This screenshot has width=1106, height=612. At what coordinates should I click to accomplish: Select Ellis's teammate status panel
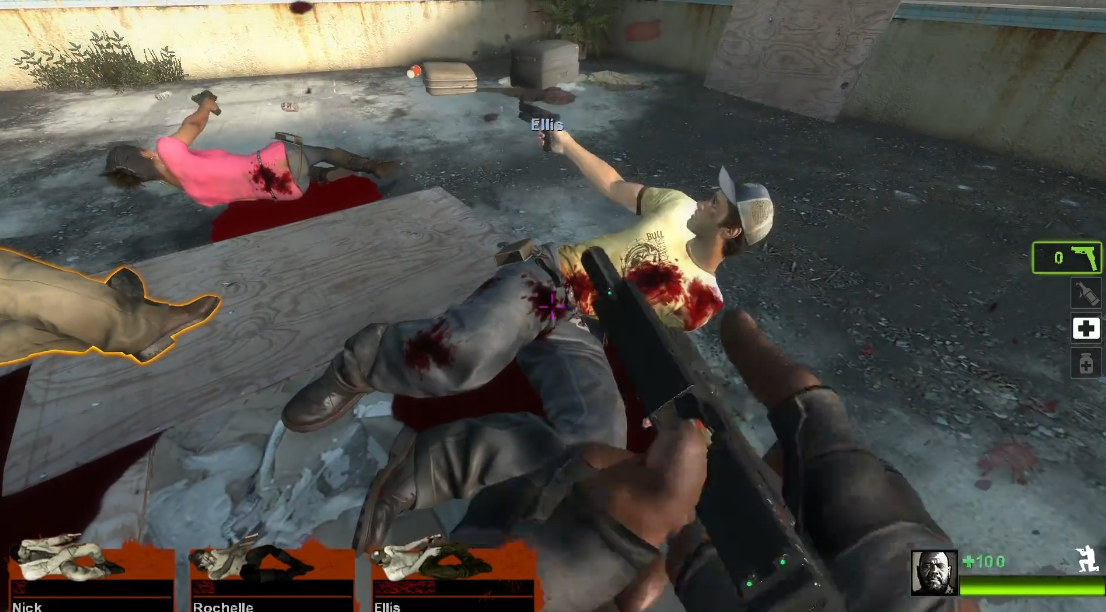452,576
